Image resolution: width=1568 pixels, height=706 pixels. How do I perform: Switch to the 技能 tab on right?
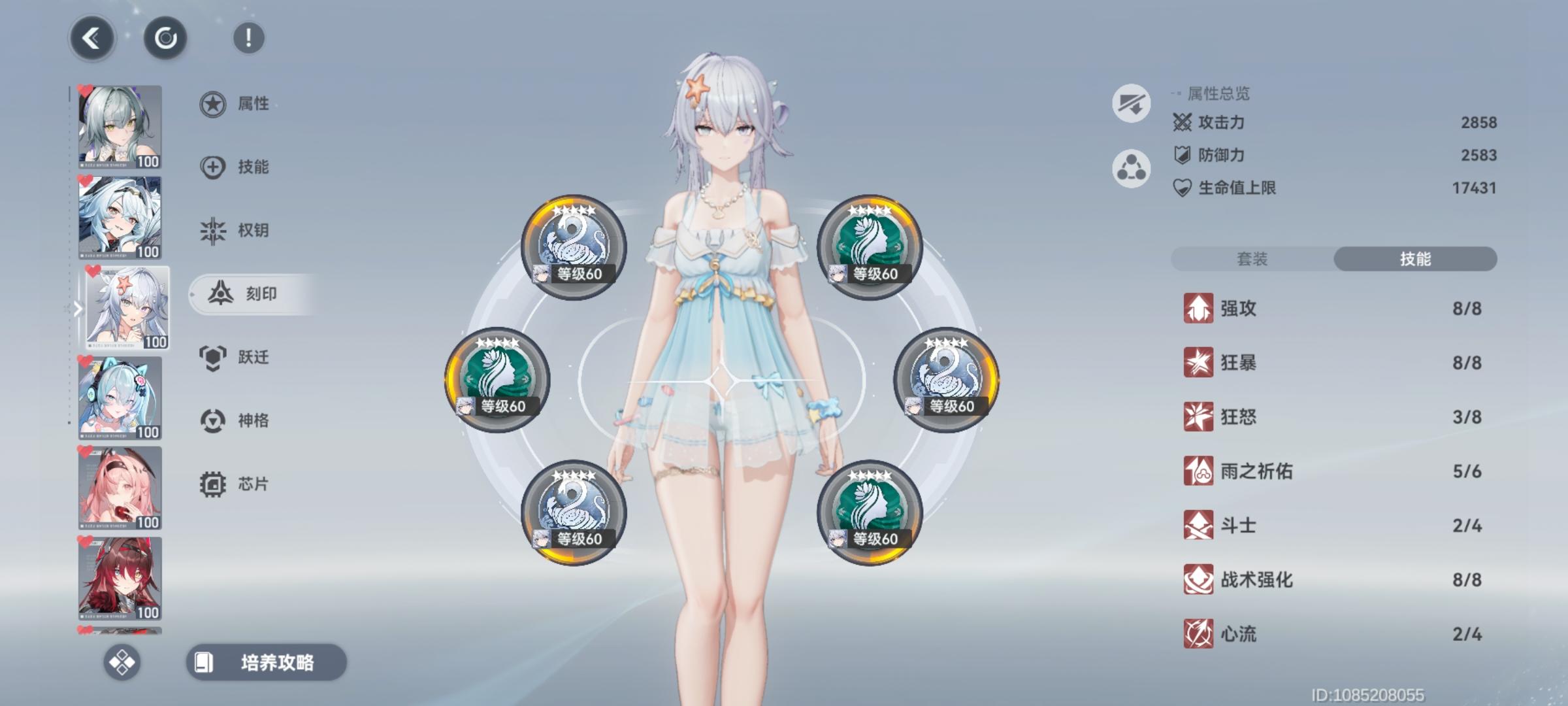click(1415, 259)
